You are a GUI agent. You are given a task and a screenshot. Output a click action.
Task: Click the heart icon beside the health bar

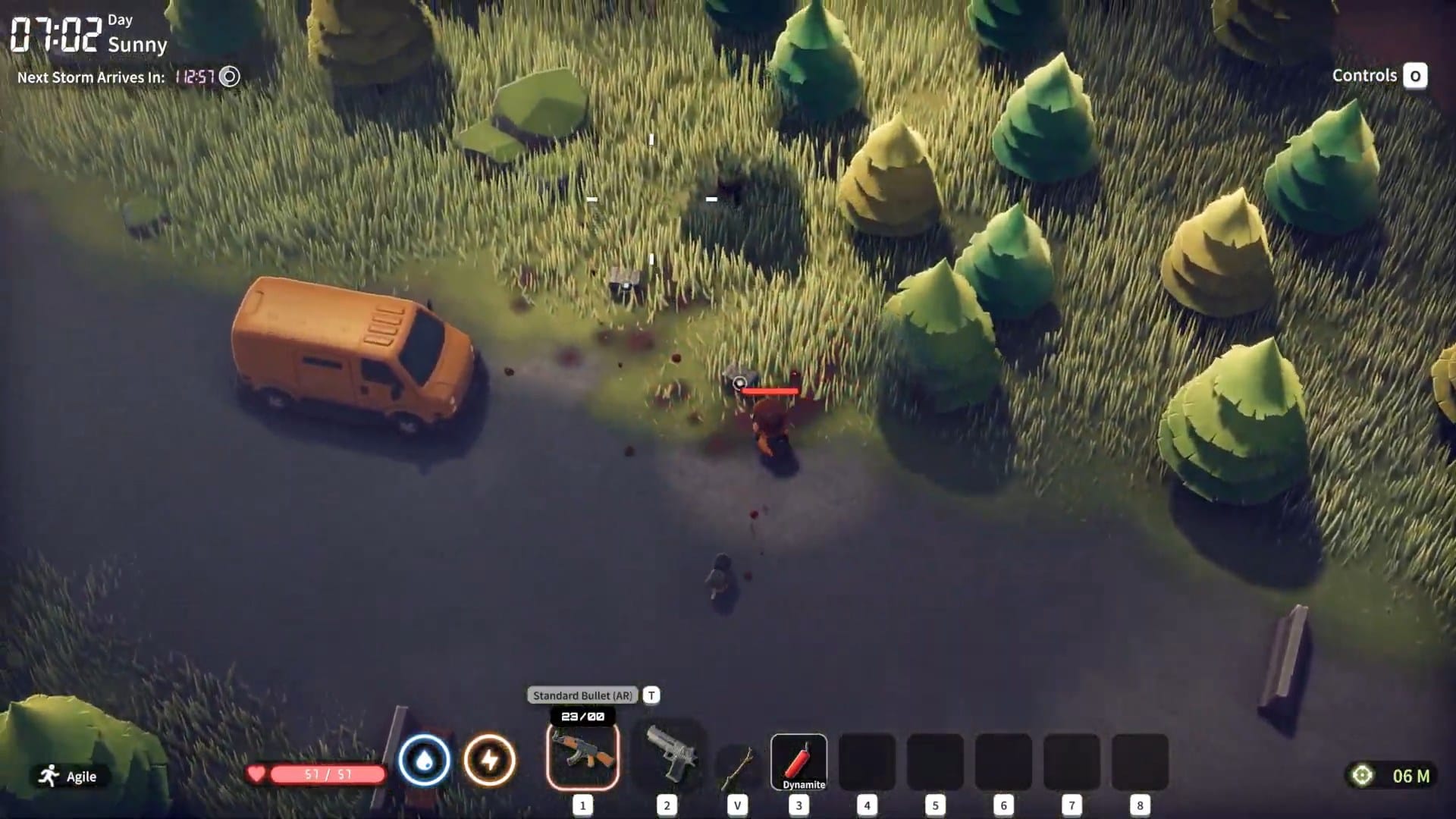click(x=259, y=774)
